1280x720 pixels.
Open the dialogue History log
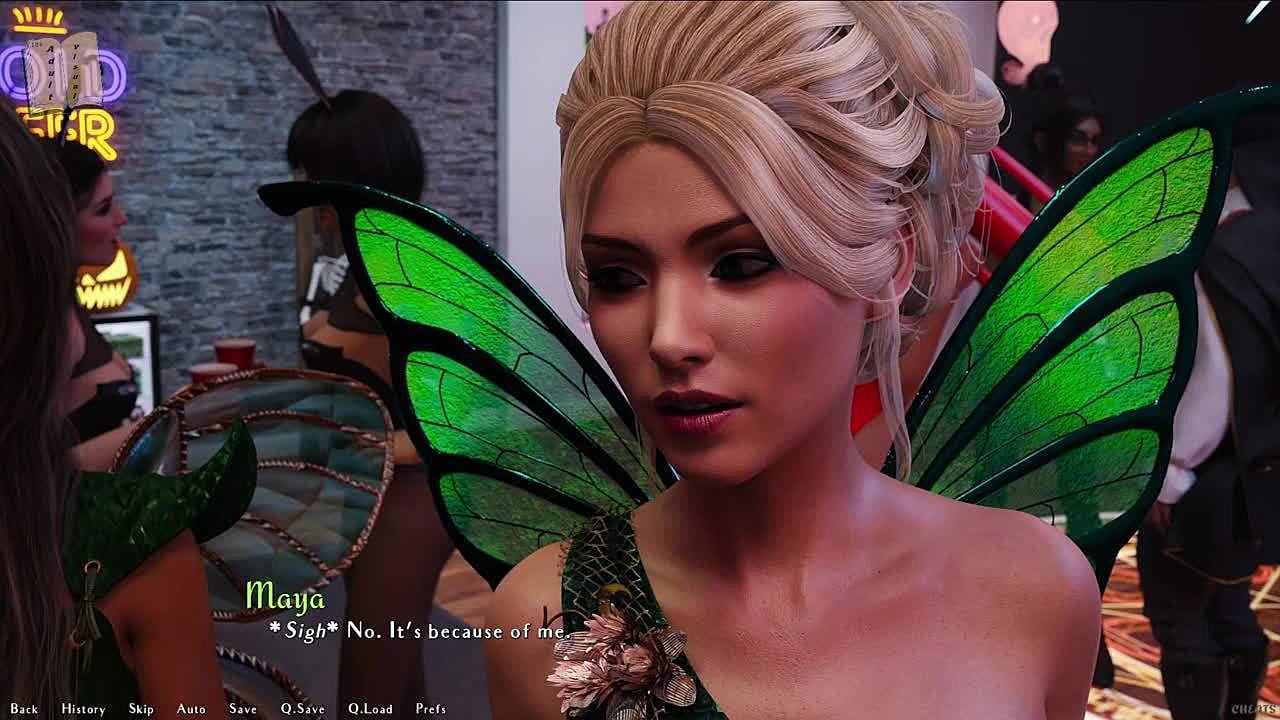[x=83, y=709]
